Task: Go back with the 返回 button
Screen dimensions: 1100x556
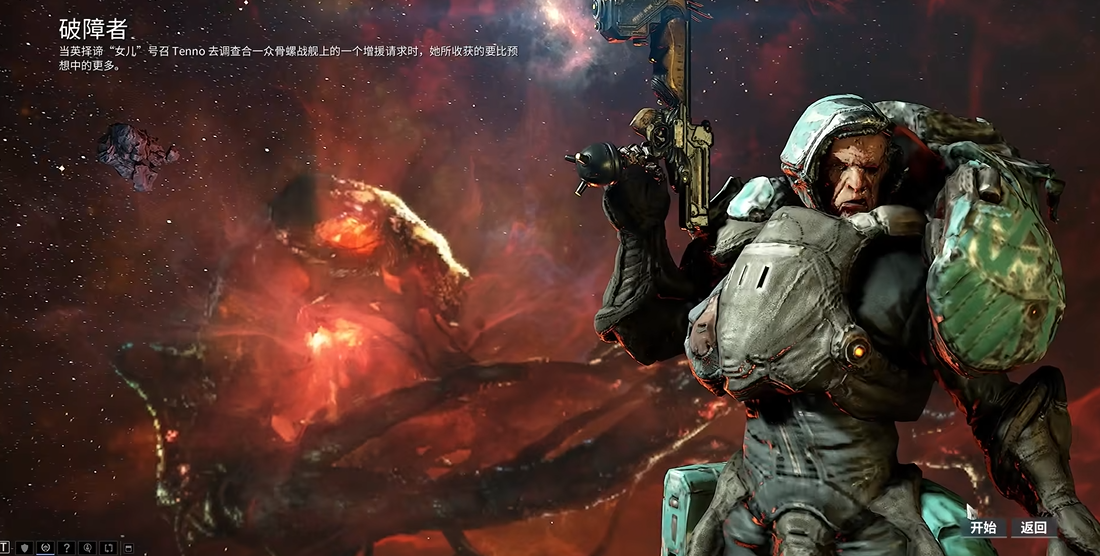Action: pos(1033,528)
